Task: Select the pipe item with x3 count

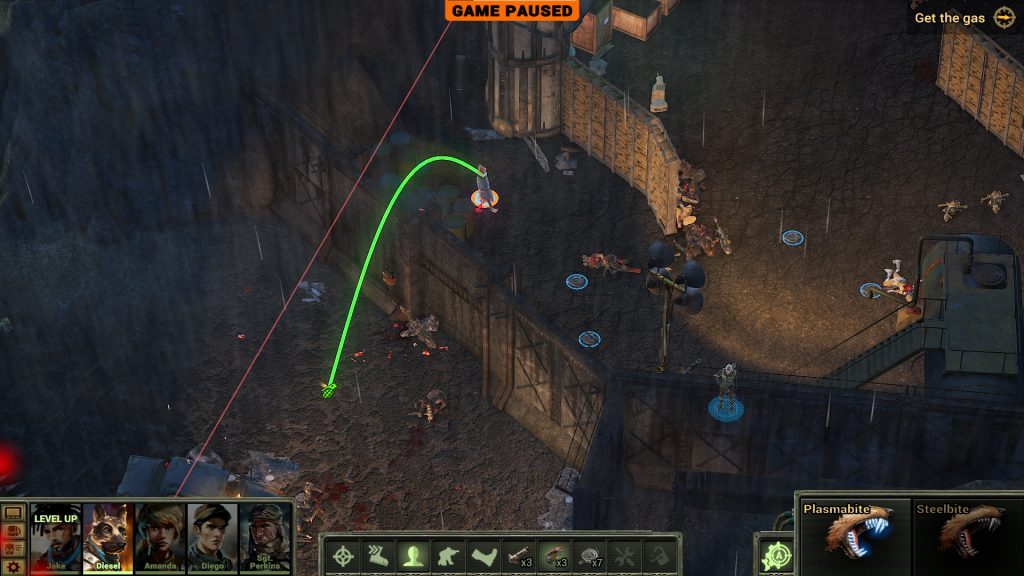Action: tap(518, 555)
